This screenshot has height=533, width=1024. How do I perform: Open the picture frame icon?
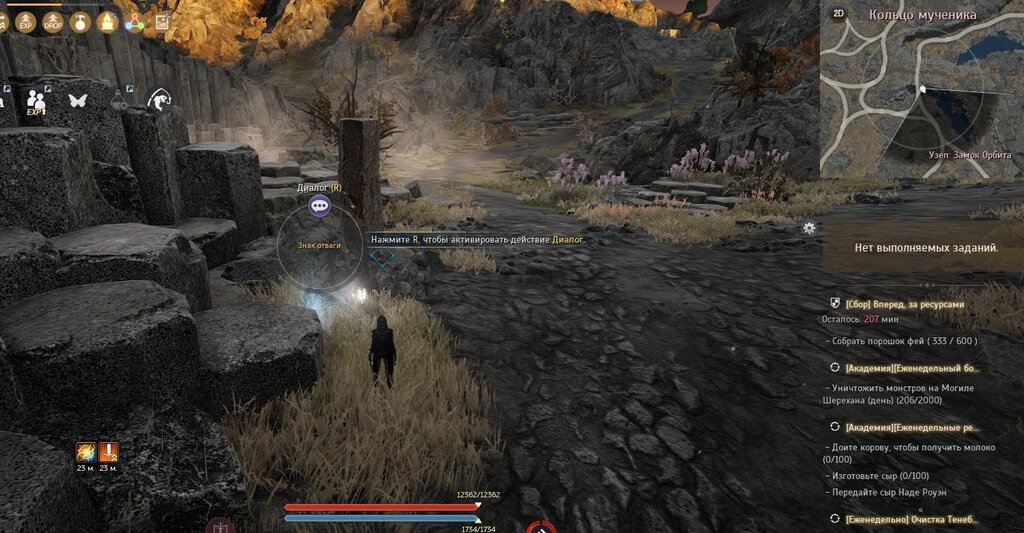click(162, 22)
